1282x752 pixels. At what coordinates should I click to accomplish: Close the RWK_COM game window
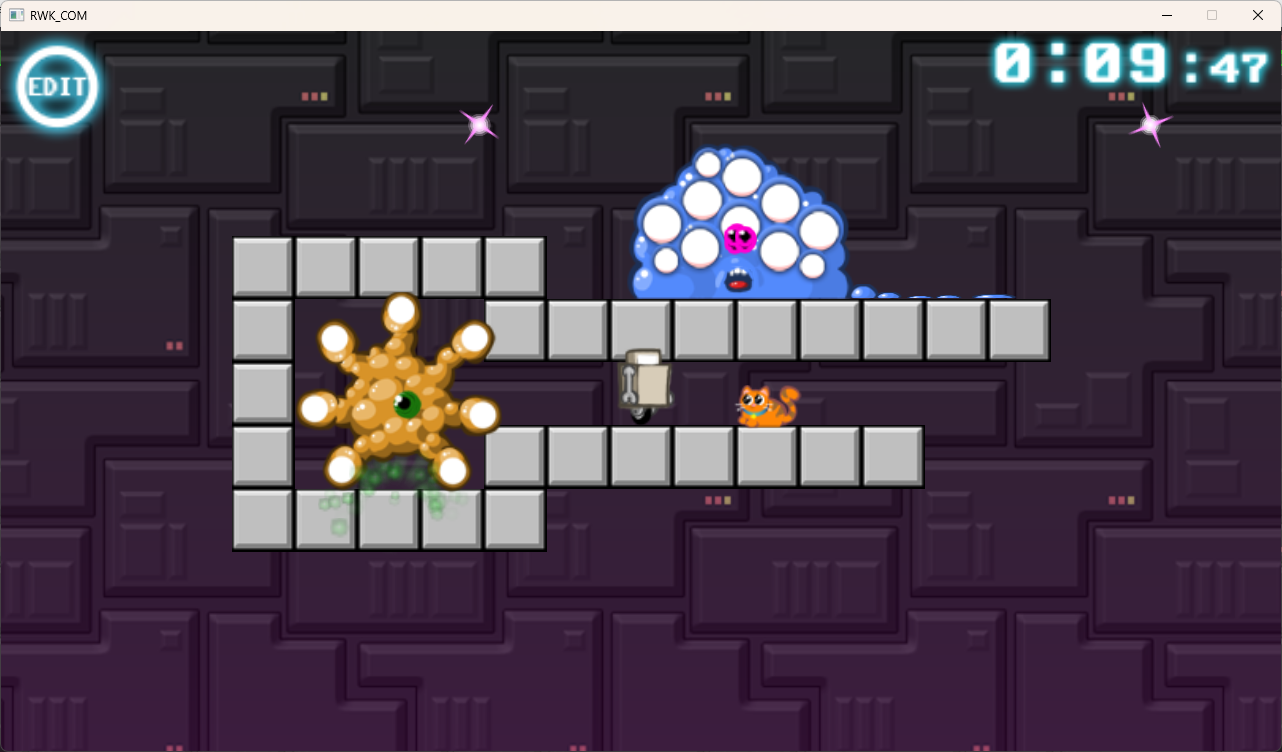[1257, 15]
